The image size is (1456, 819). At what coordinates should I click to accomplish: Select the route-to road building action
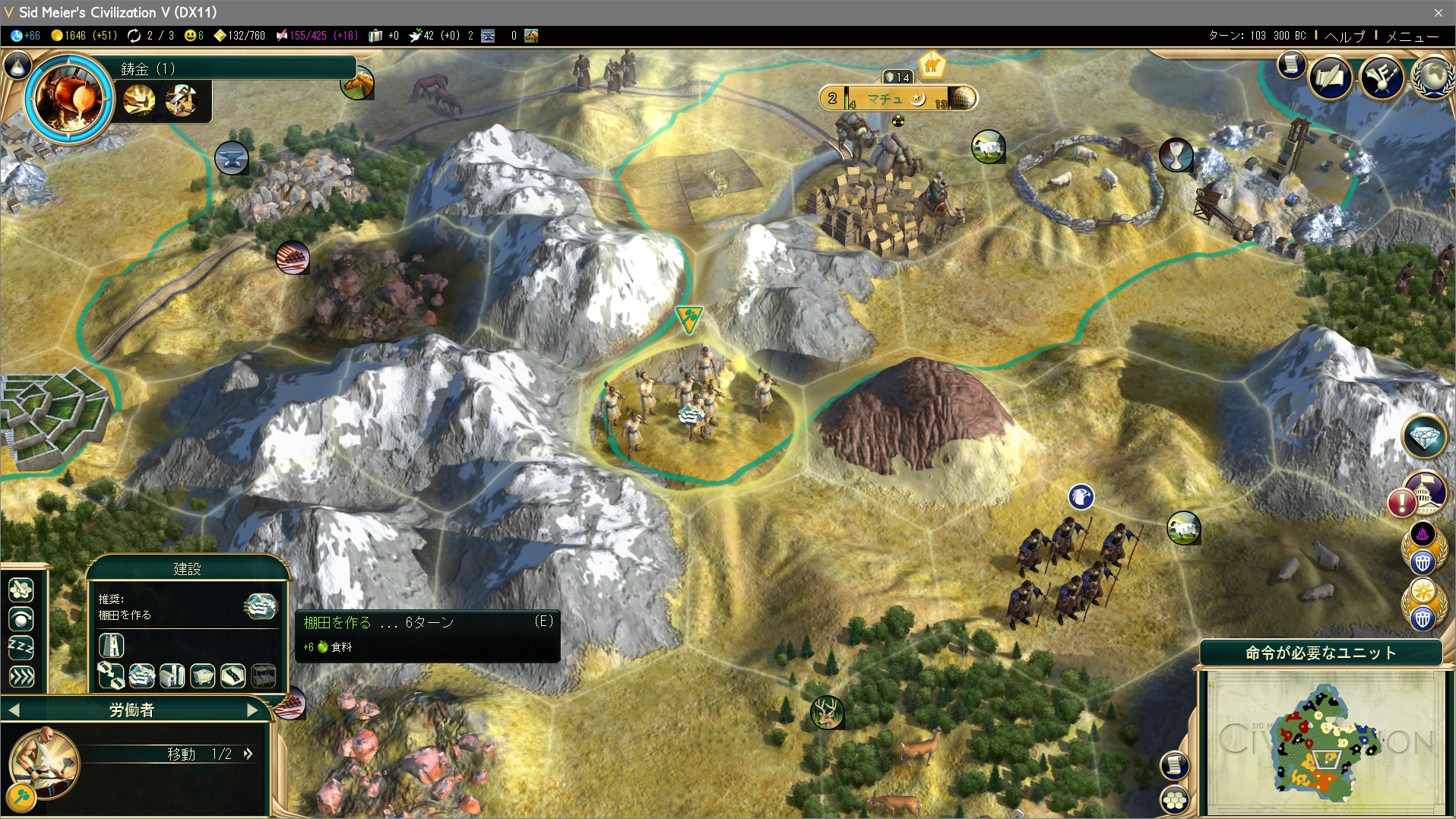pos(111,675)
